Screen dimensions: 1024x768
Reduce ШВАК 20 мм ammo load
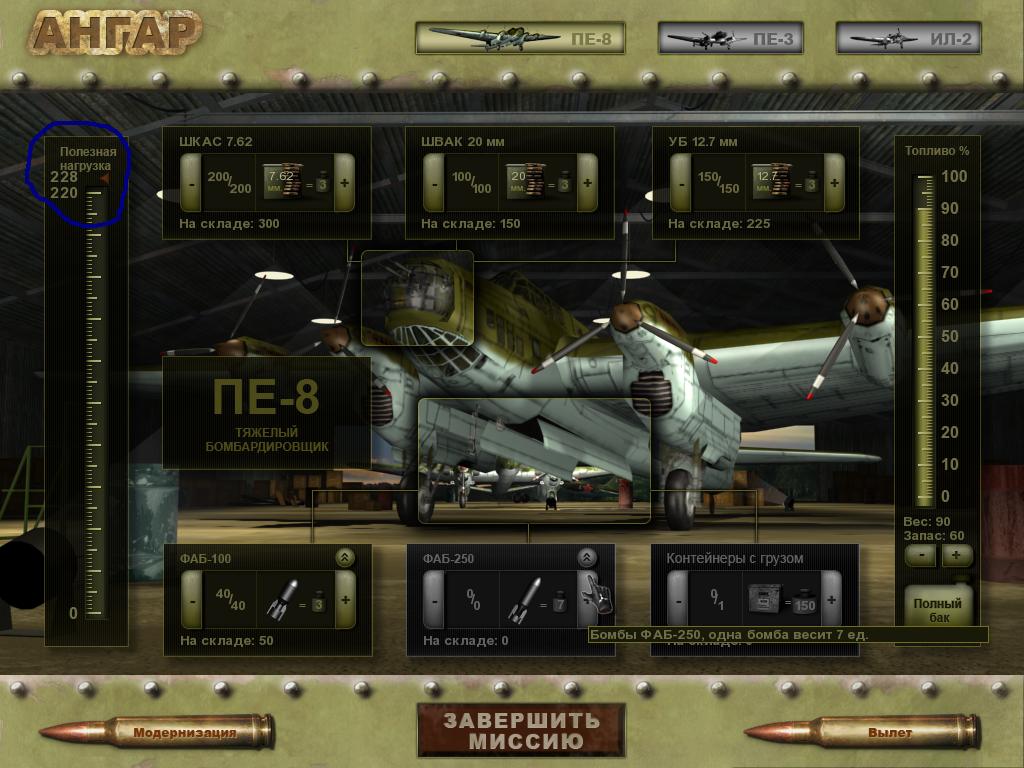pyautogui.click(x=433, y=183)
